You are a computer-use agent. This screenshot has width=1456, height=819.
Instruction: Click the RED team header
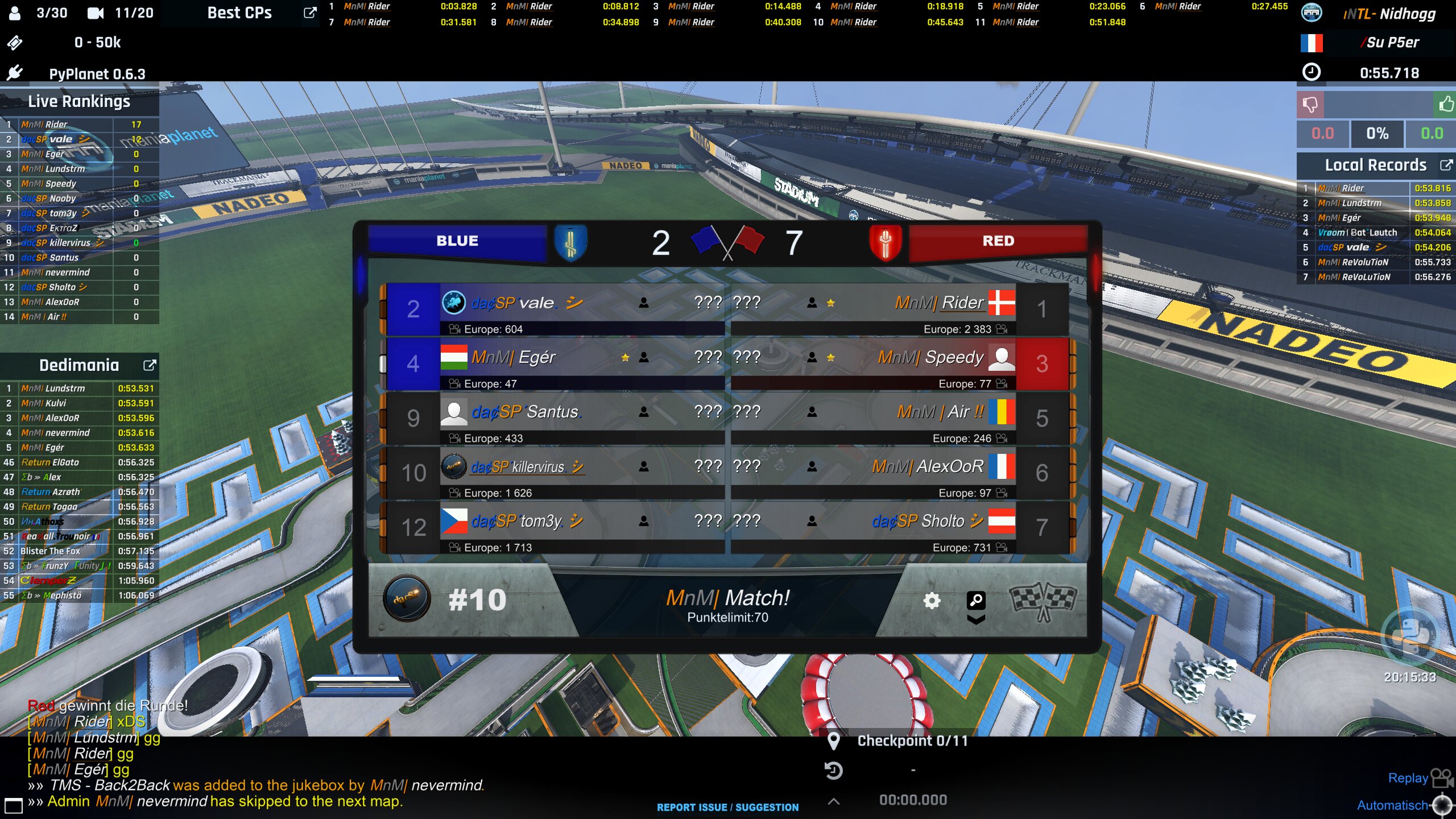click(x=998, y=241)
